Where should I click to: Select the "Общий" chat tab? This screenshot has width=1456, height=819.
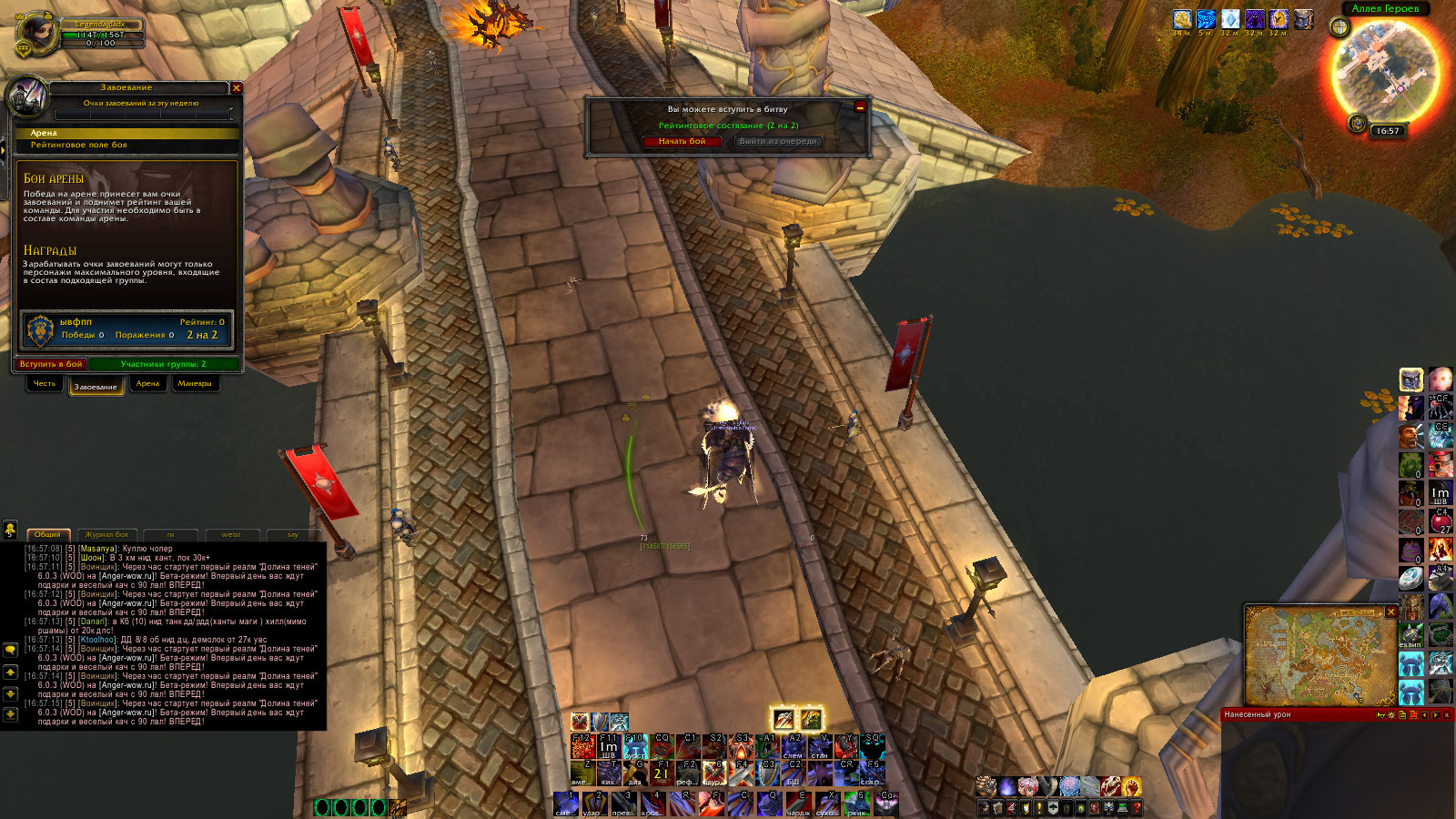47,534
